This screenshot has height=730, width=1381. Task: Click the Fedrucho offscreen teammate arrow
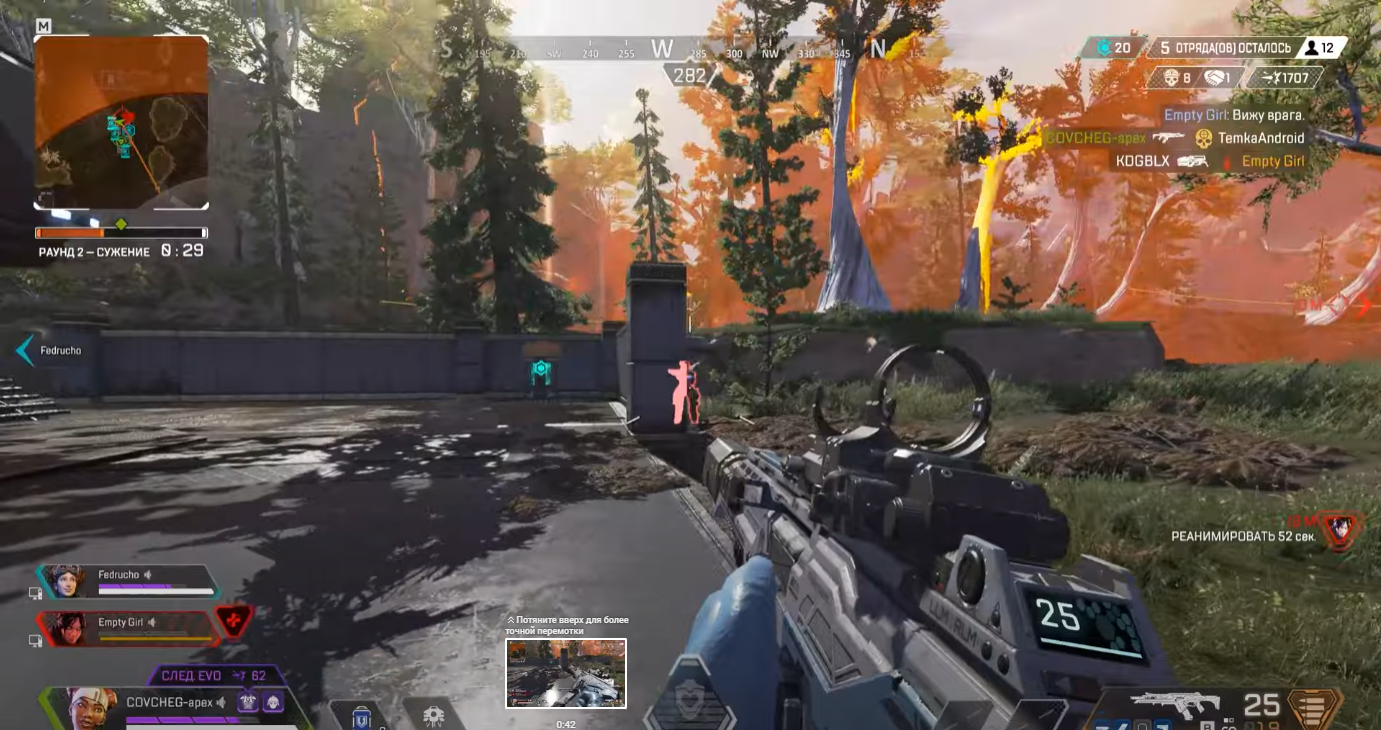pyautogui.click(x=25, y=350)
